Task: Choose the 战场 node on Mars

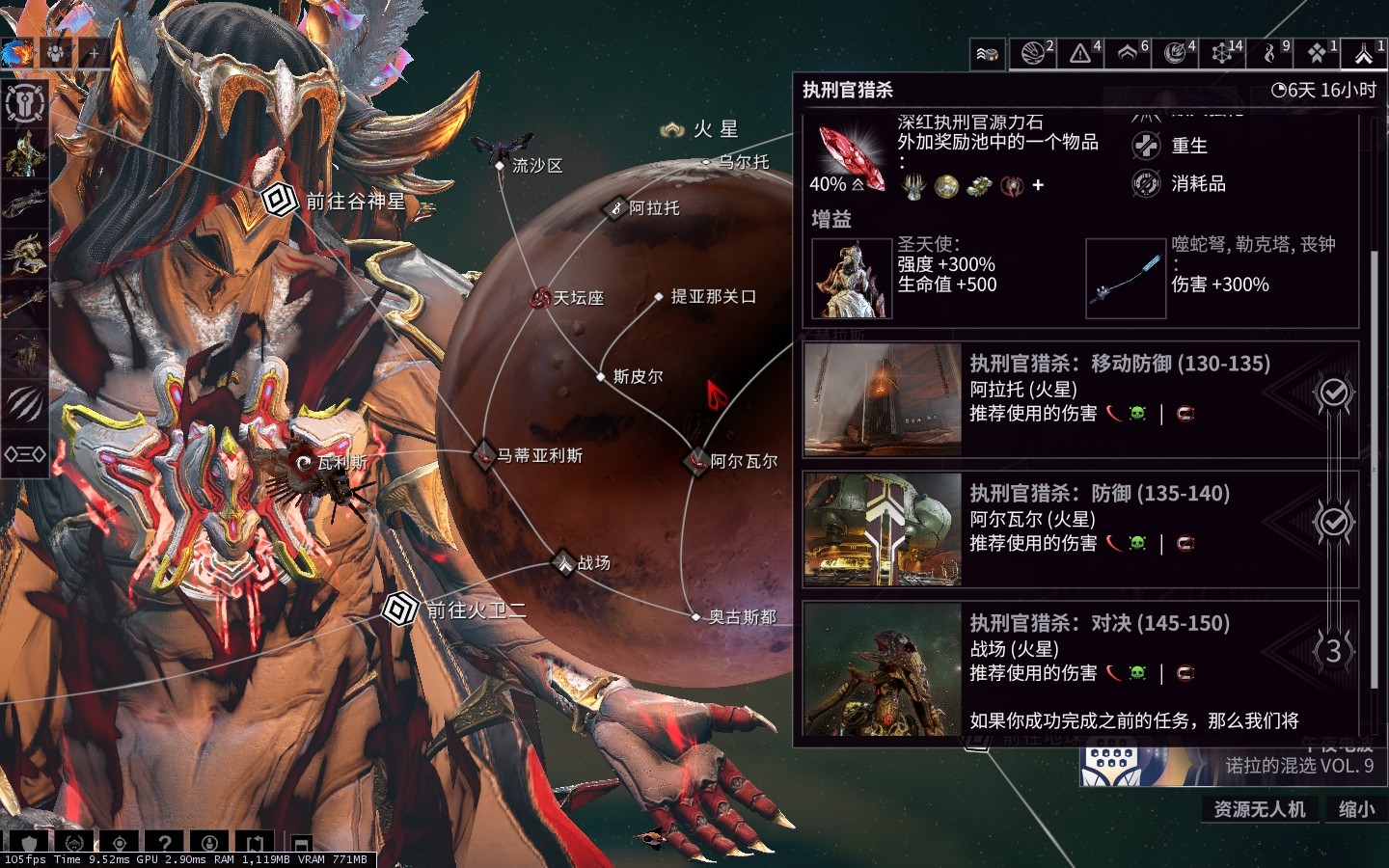Action: [x=564, y=562]
